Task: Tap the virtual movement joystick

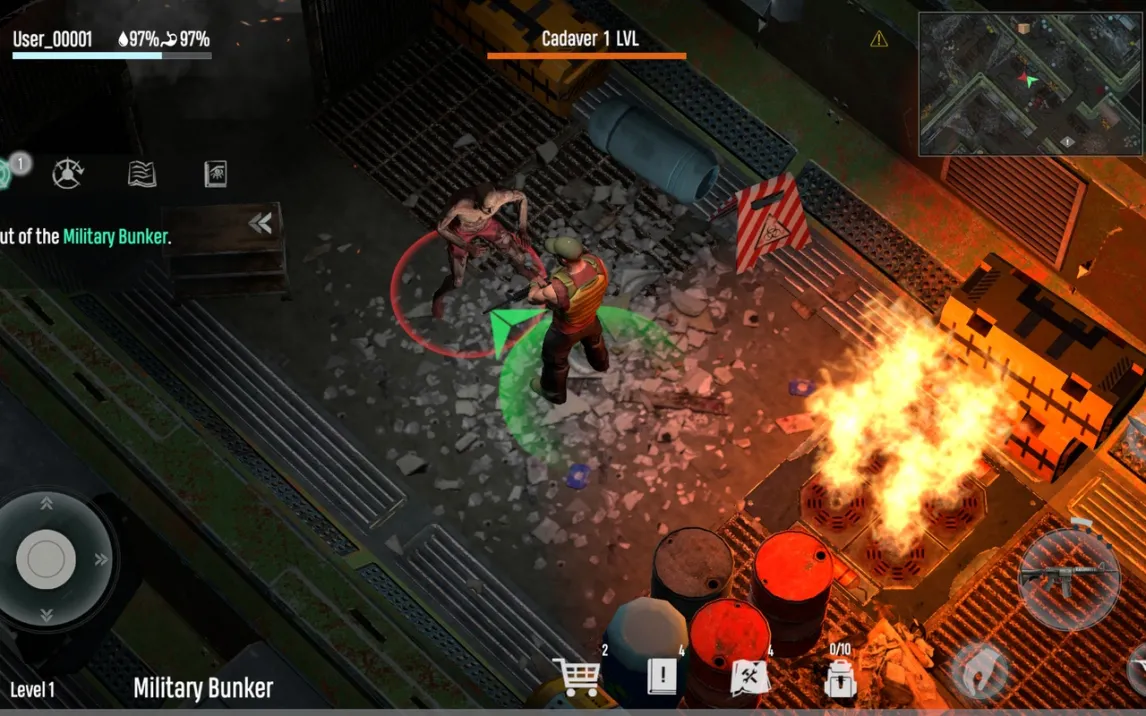Action: click(46, 558)
